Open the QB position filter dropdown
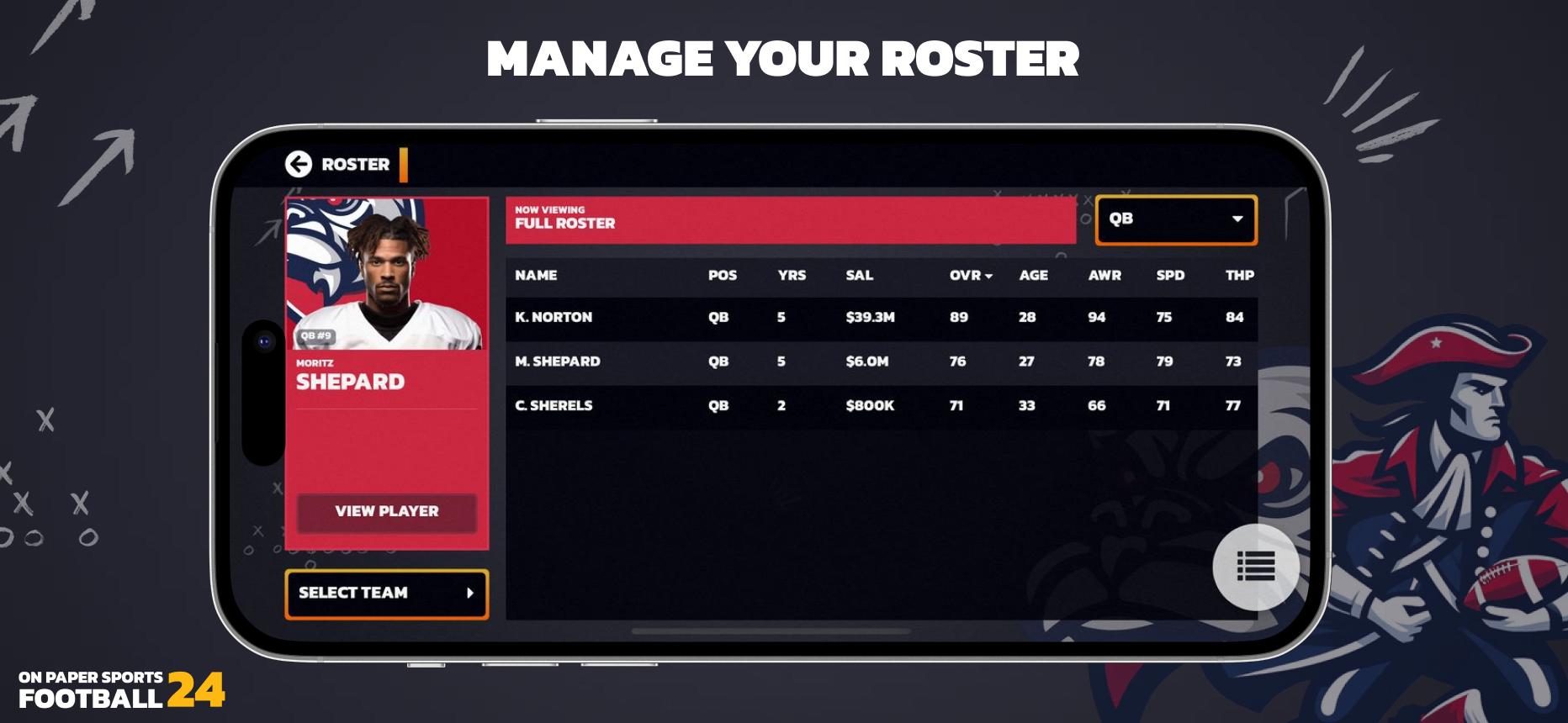Viewport: 1568px width, 723px height. click(x=1174, y=221)
